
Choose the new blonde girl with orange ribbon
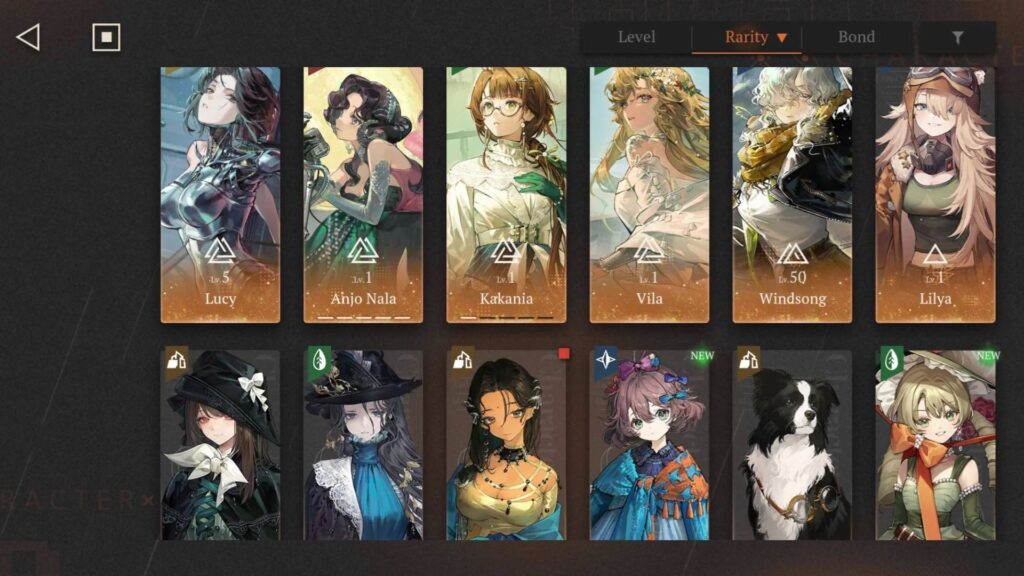coord(935,445)
